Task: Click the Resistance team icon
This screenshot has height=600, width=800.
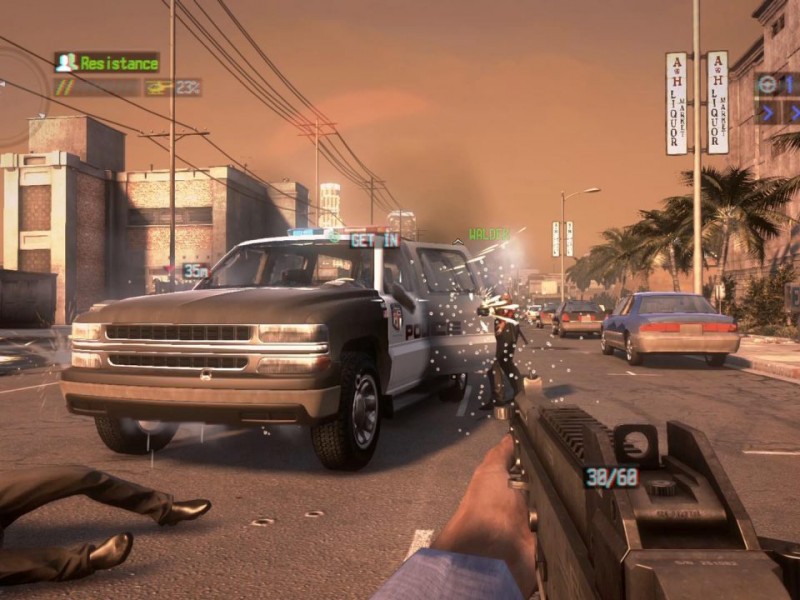Action: (67, 62)
